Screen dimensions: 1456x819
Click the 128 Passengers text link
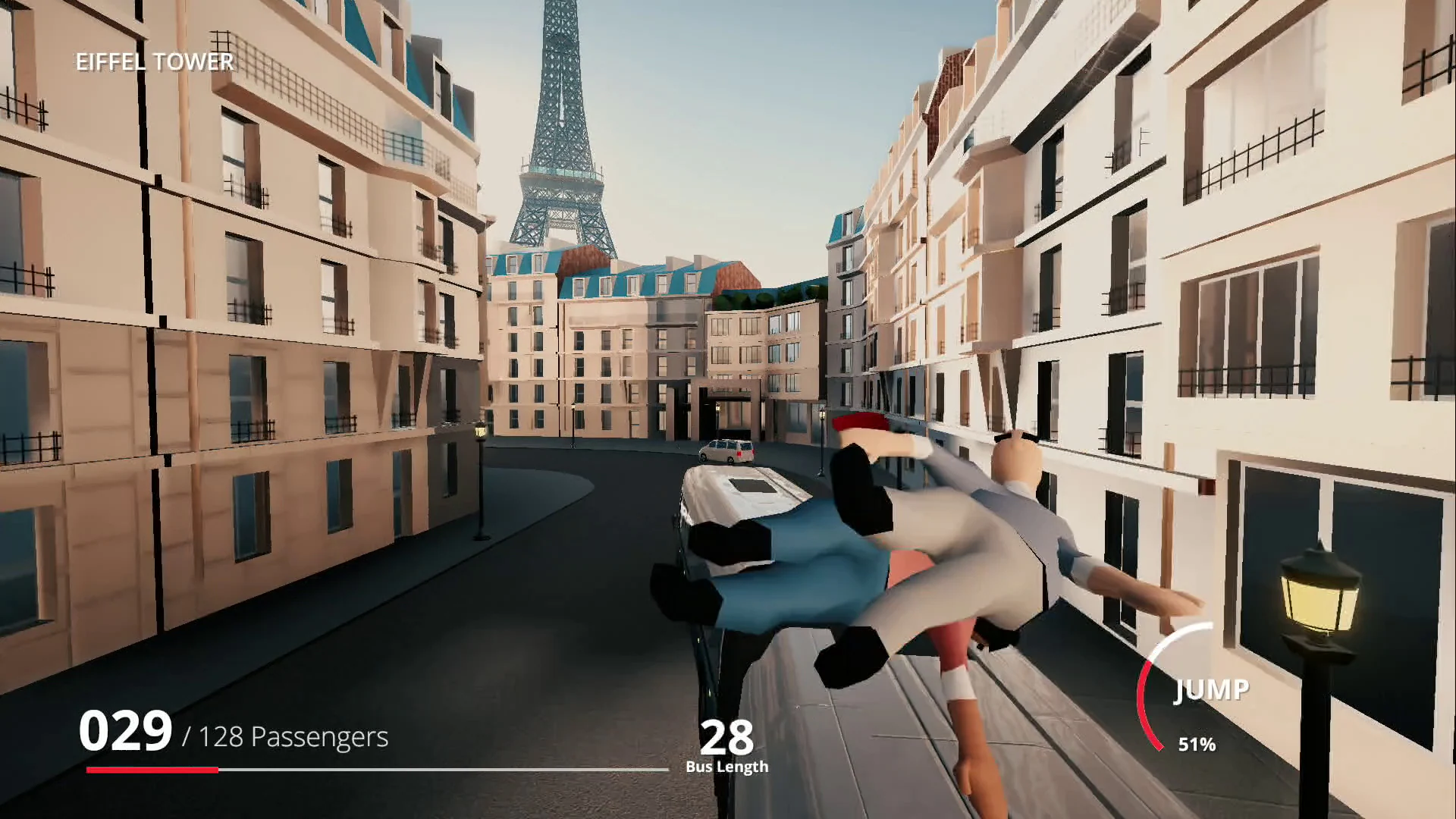click(x=288, y=736)
